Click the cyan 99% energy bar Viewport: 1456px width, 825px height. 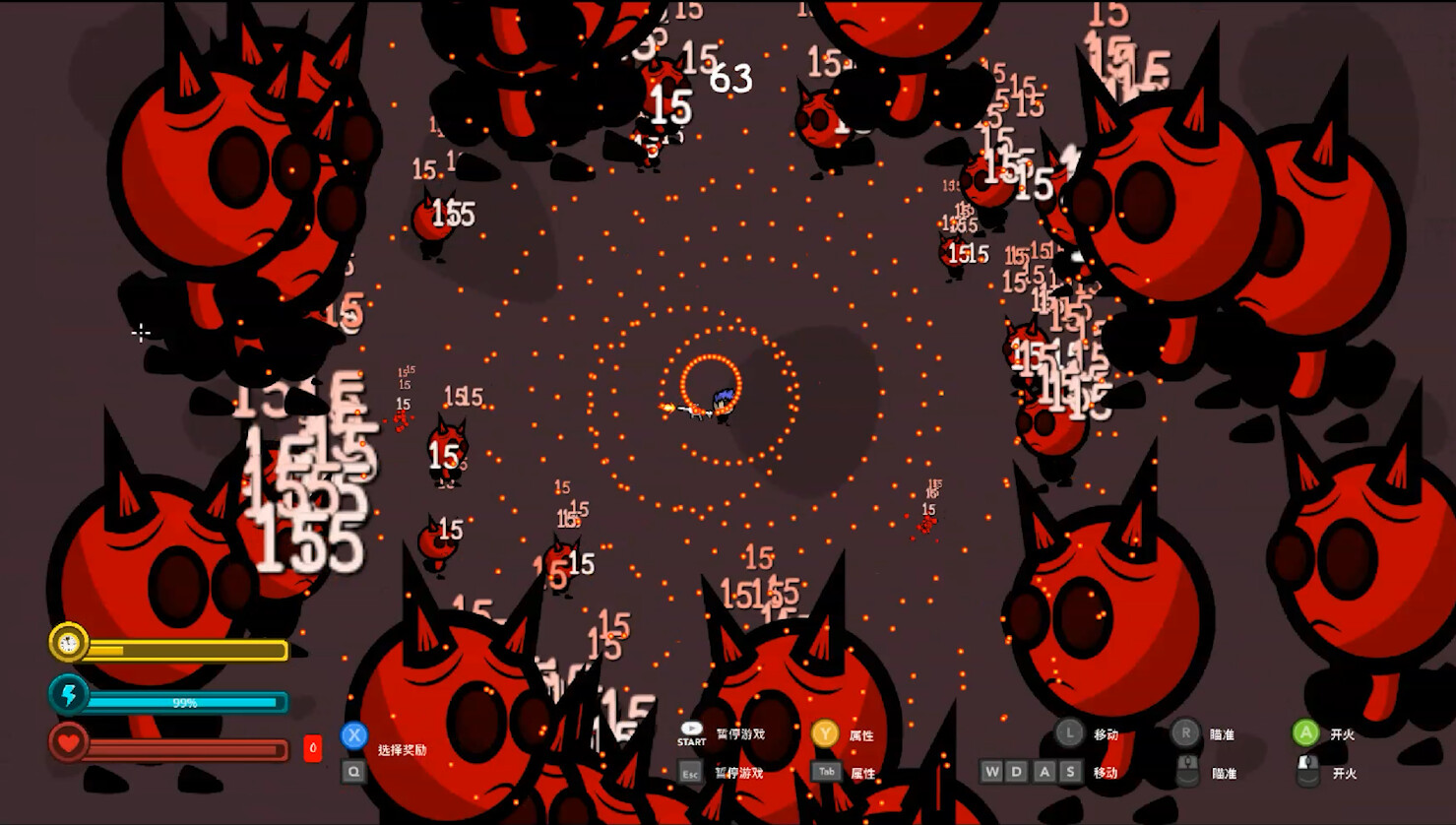(185, 702)
